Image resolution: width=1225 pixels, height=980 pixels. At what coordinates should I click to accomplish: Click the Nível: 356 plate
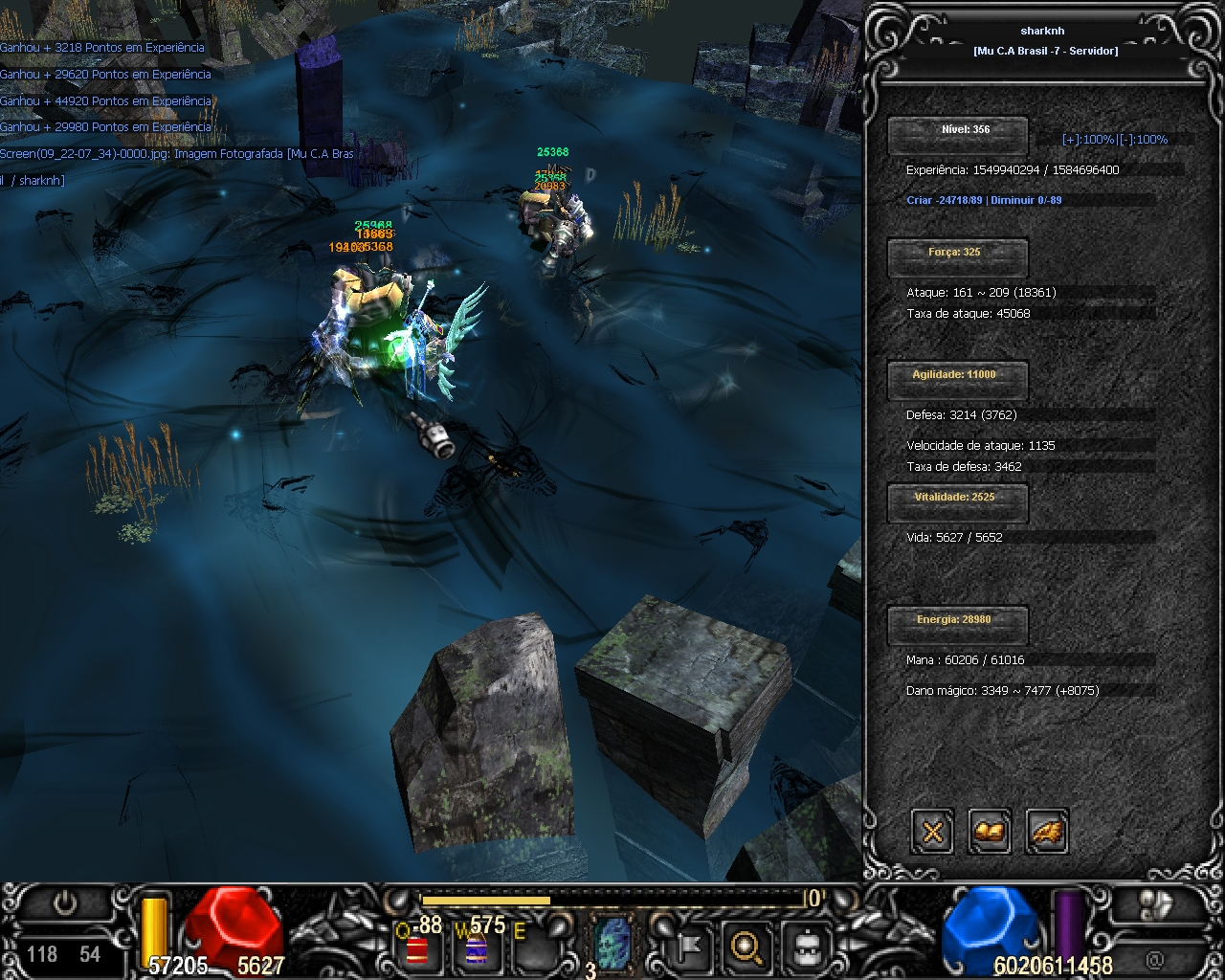[x=957, y=132]
